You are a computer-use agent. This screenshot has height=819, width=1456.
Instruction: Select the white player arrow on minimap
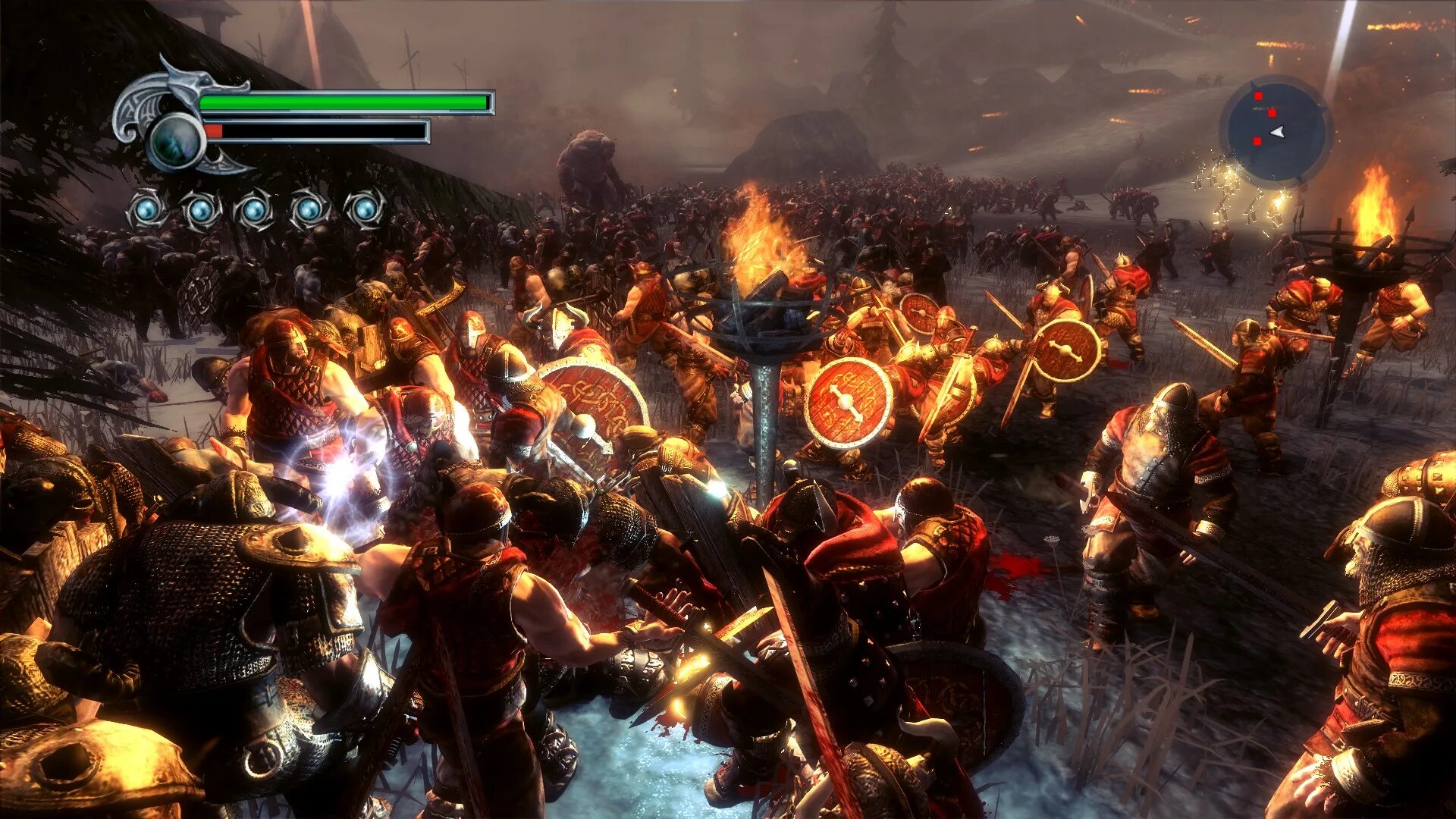(1278, 132)
